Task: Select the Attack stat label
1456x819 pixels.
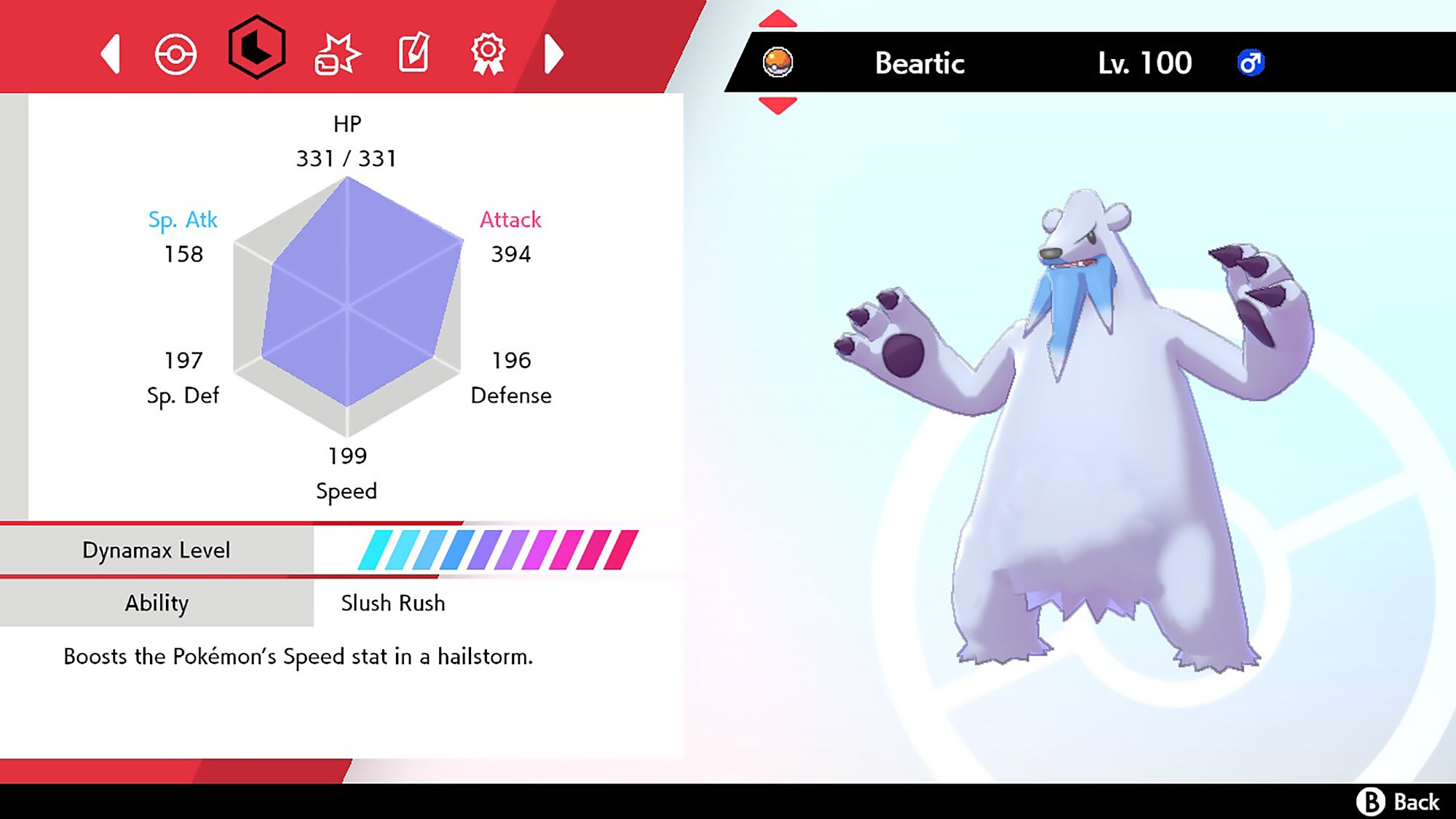Action: click(x=510, y=221)
